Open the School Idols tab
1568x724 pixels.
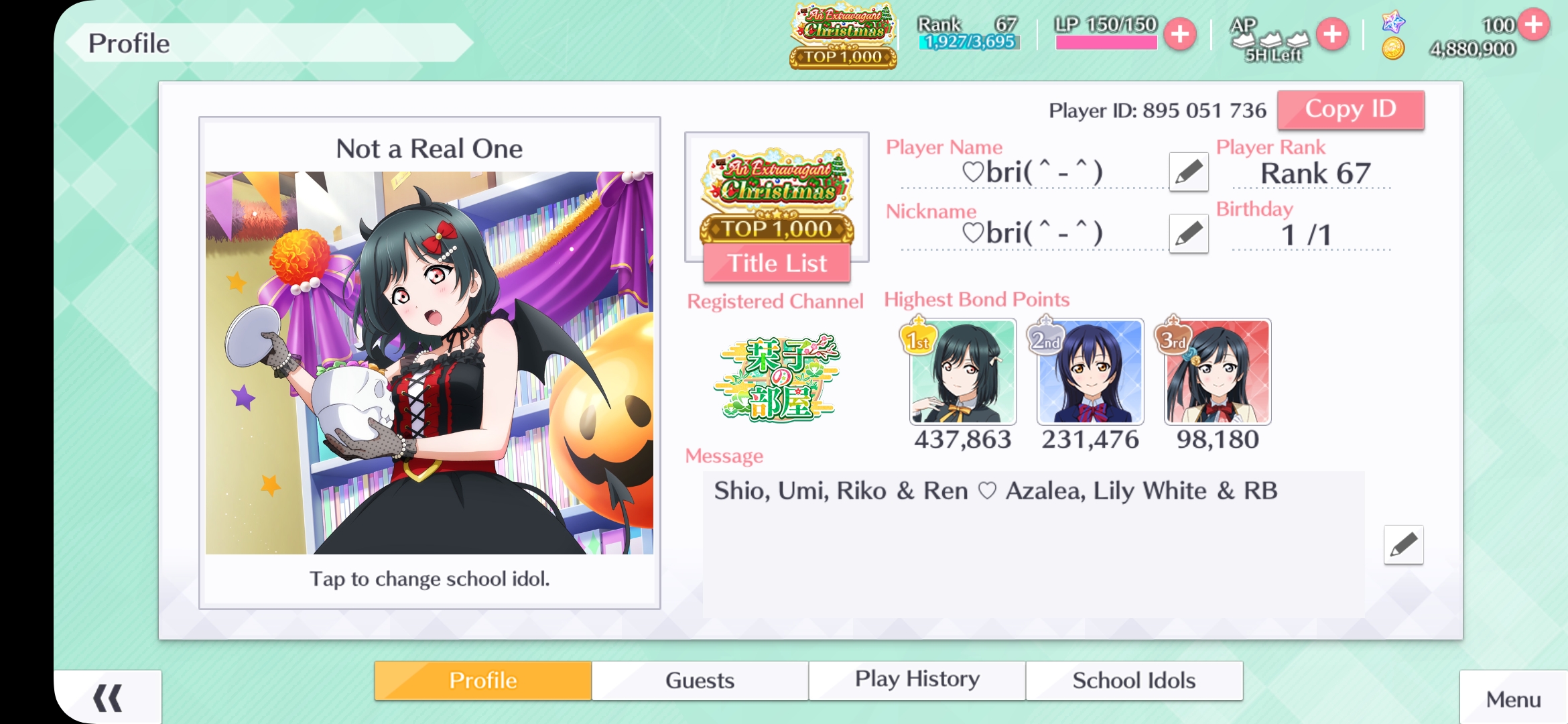[1134, 680]
